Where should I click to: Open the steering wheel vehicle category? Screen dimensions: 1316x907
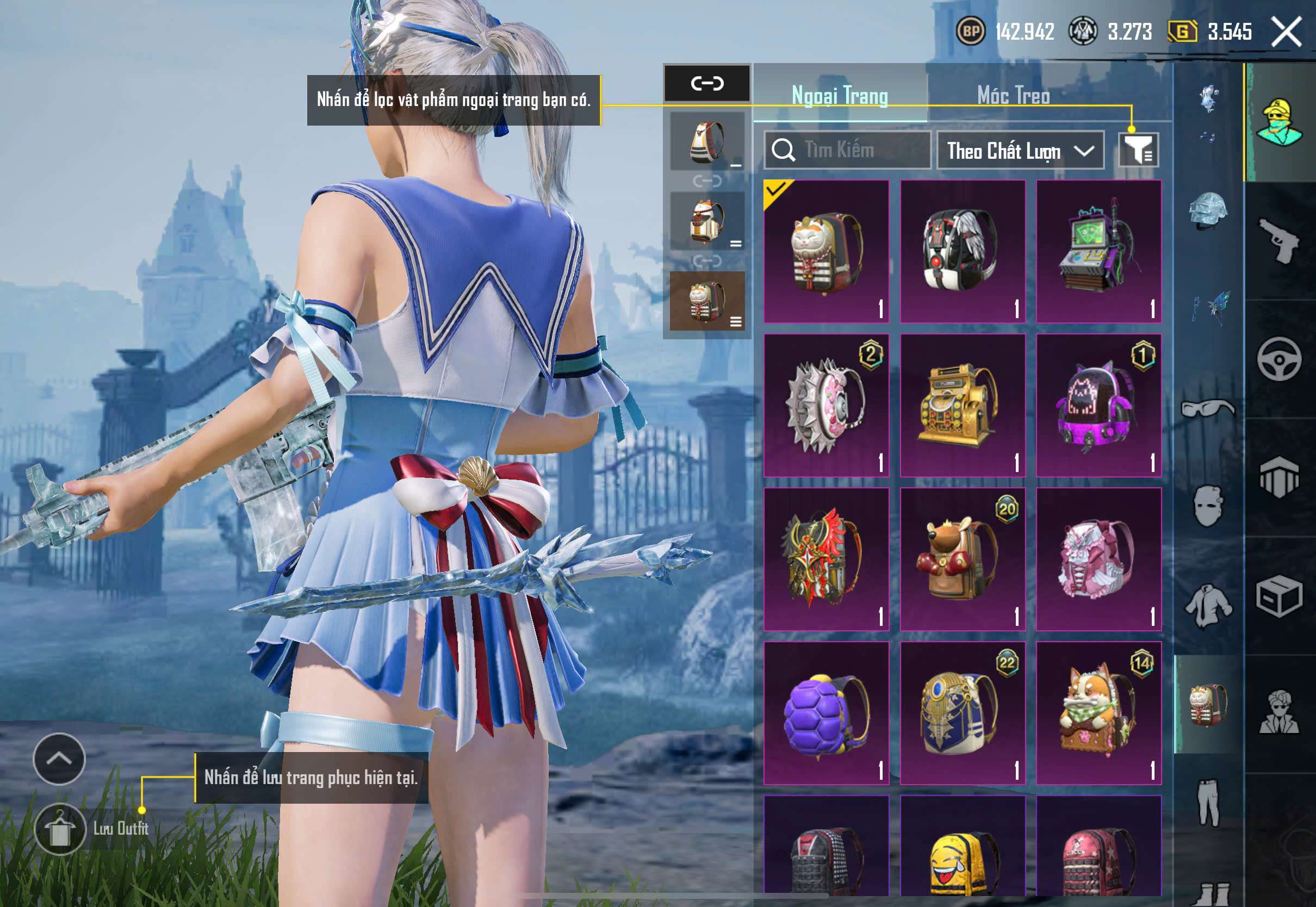[1279, 359]
